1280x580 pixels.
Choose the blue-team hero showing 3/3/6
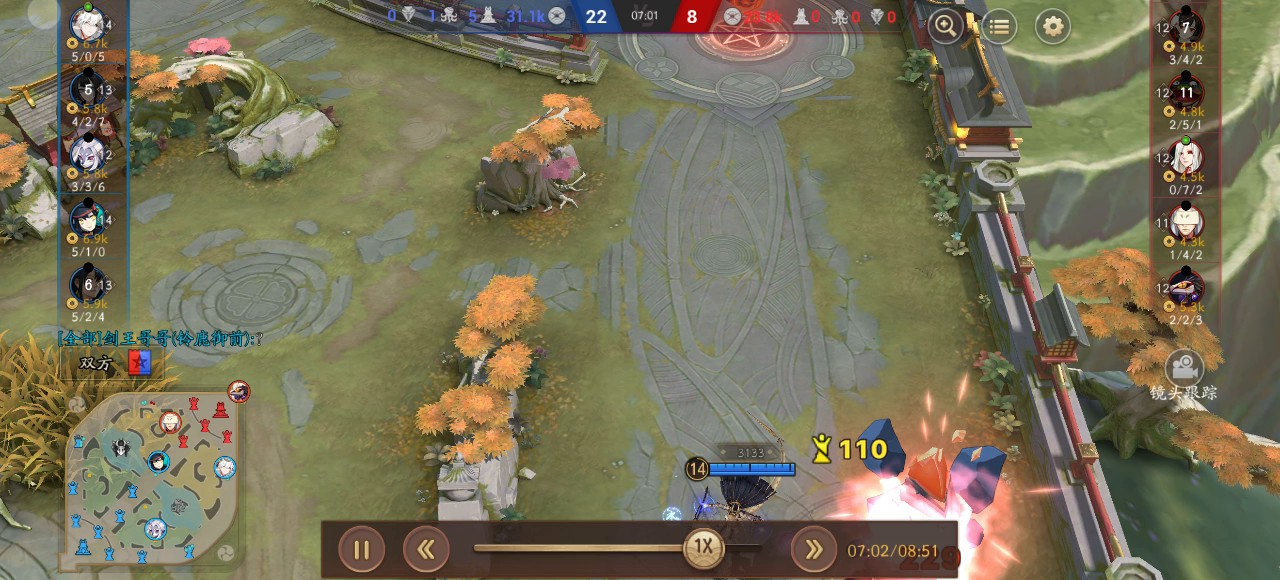(x=89, y=154)
